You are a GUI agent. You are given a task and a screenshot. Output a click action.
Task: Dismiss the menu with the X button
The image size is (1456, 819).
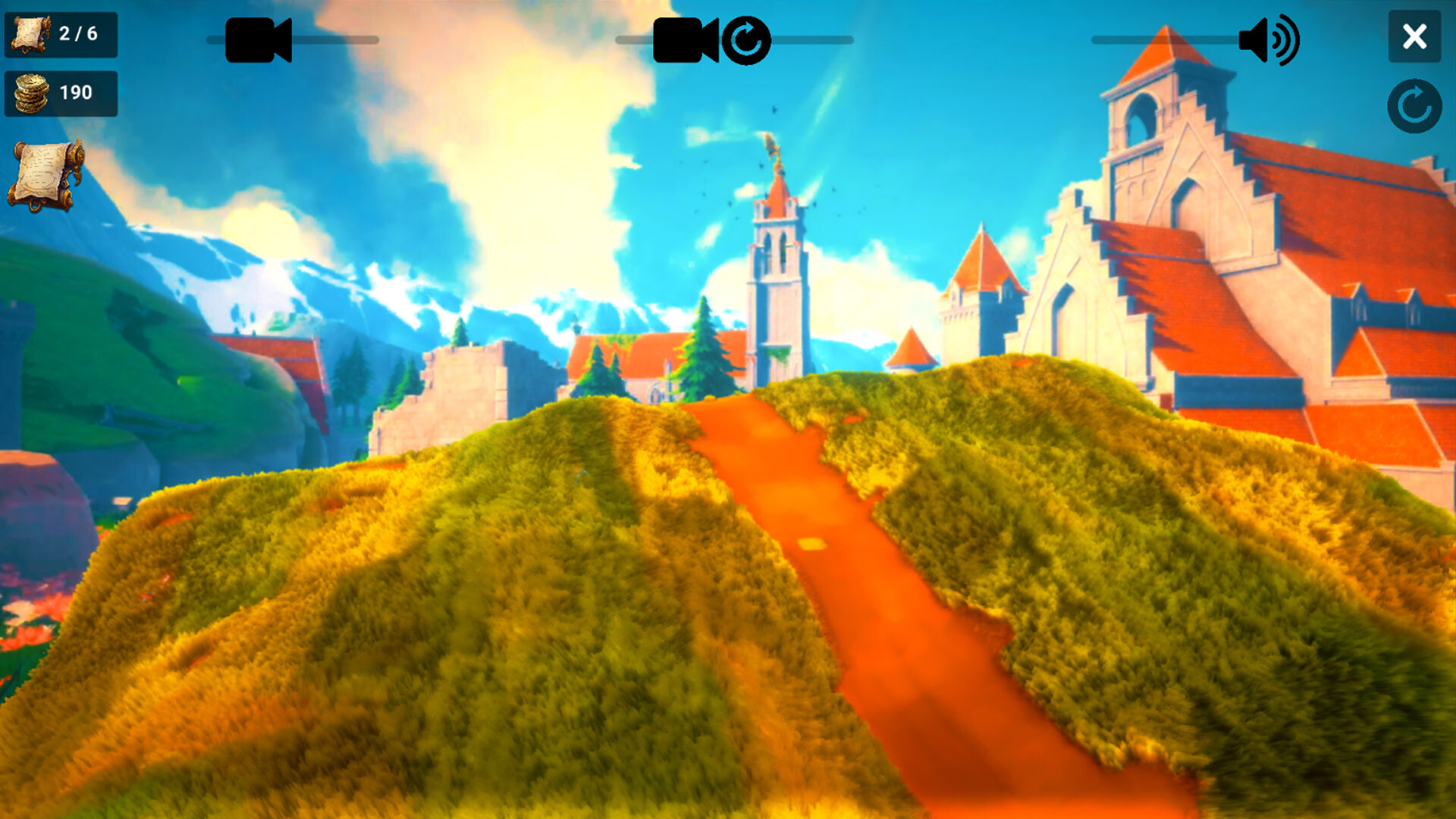tap(1414, 37)
